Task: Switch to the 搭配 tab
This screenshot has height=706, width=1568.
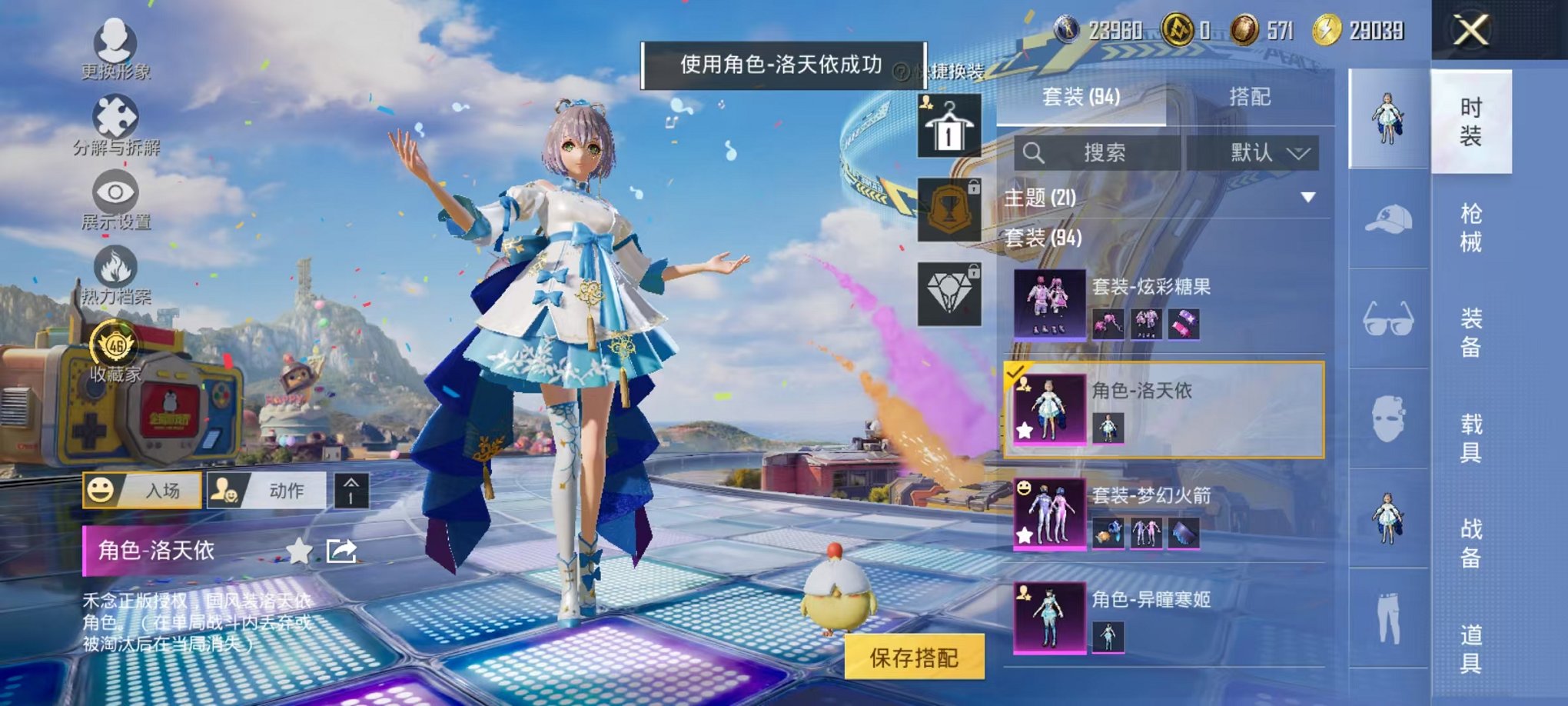Action: [1251, 97]
